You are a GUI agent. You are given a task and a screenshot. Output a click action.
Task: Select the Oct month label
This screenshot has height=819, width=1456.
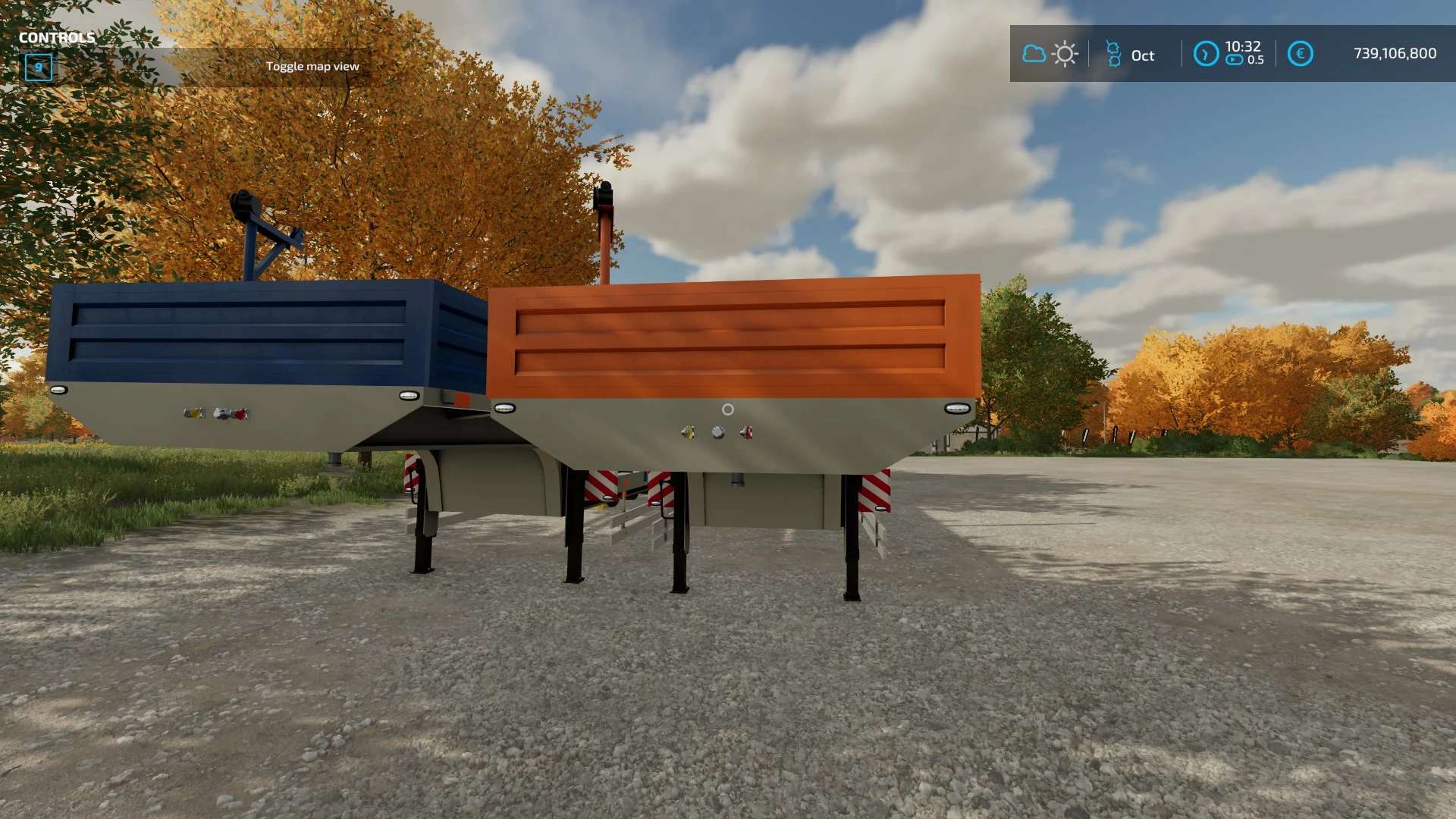[1142, 55]
